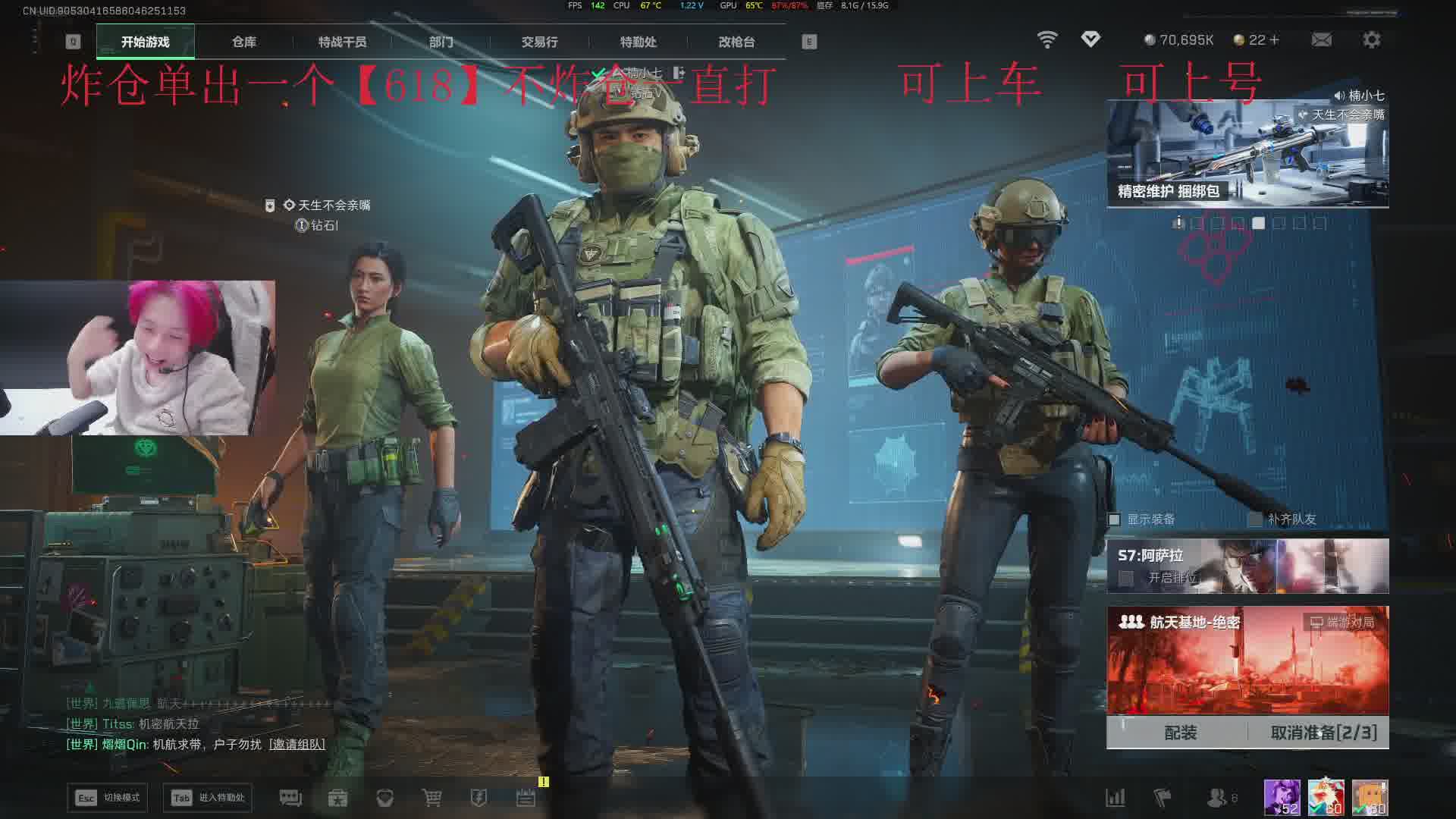Click the 邀请组队 invite link in chat
Viewport: 1456px width, 819px height.
pyautogui.click(x=297, y=745)
